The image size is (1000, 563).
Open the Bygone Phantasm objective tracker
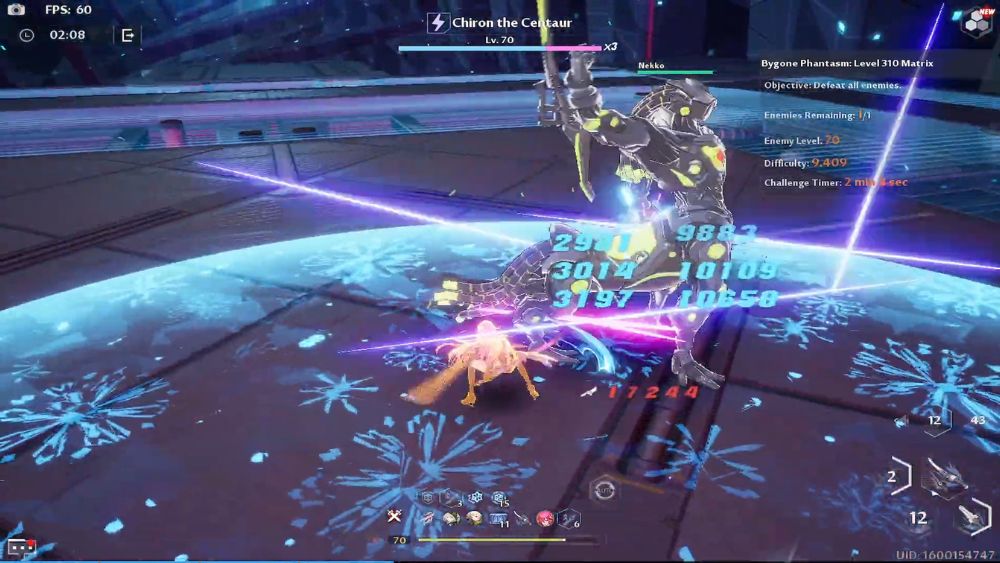click(846, 64)
